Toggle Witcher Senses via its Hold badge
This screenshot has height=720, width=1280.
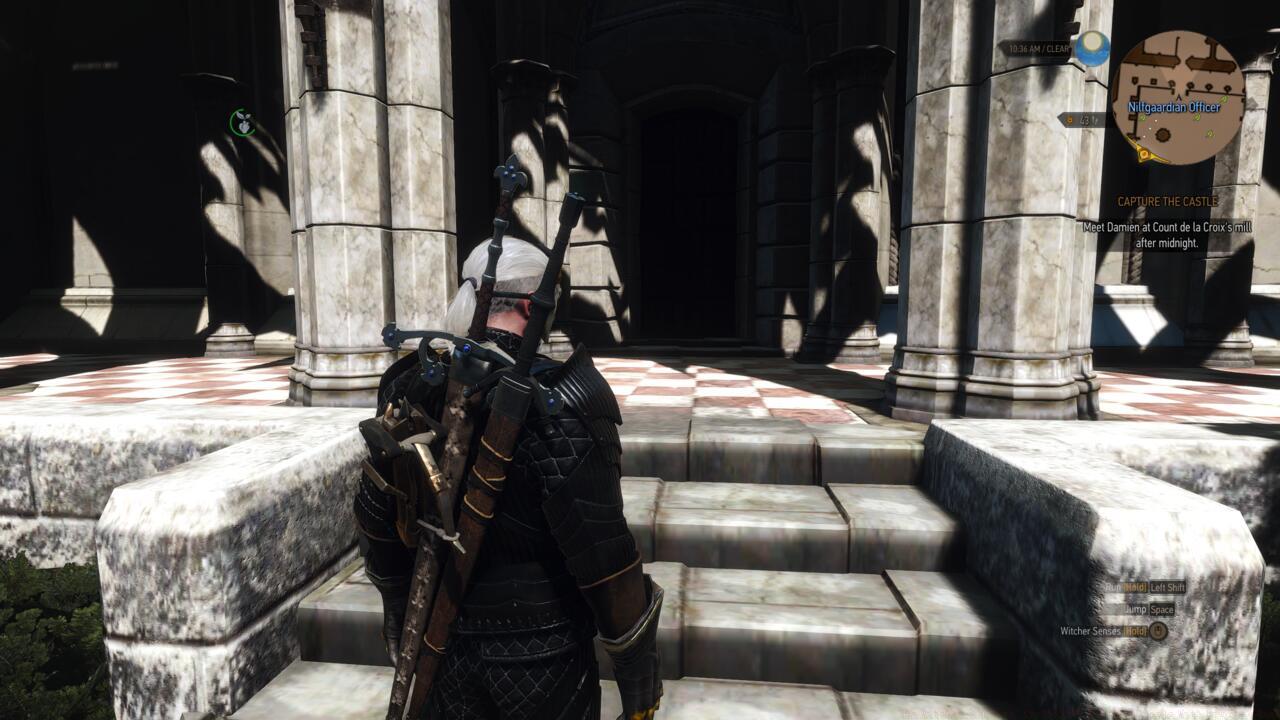click(x=1136, y=631)
